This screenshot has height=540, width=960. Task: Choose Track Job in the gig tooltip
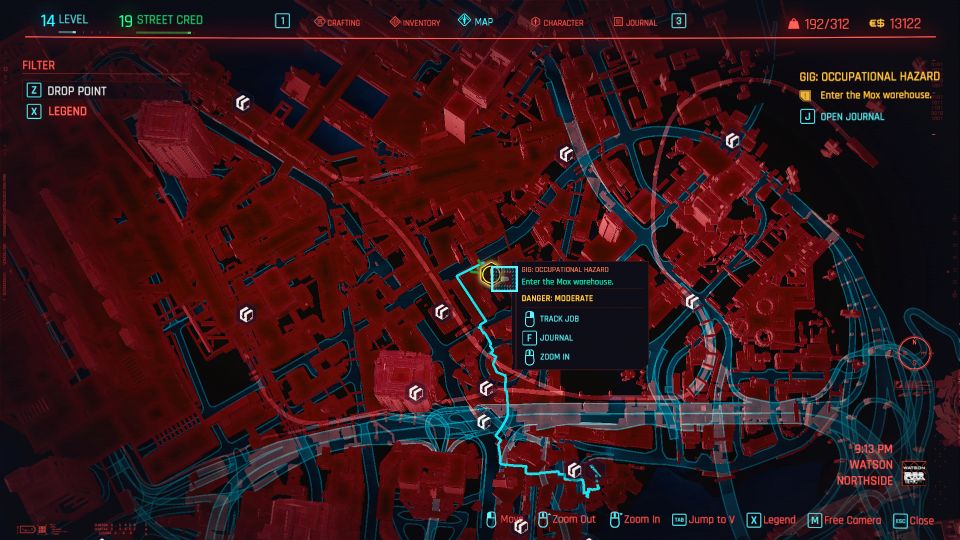pyautogui.click(x=559, y=319)
